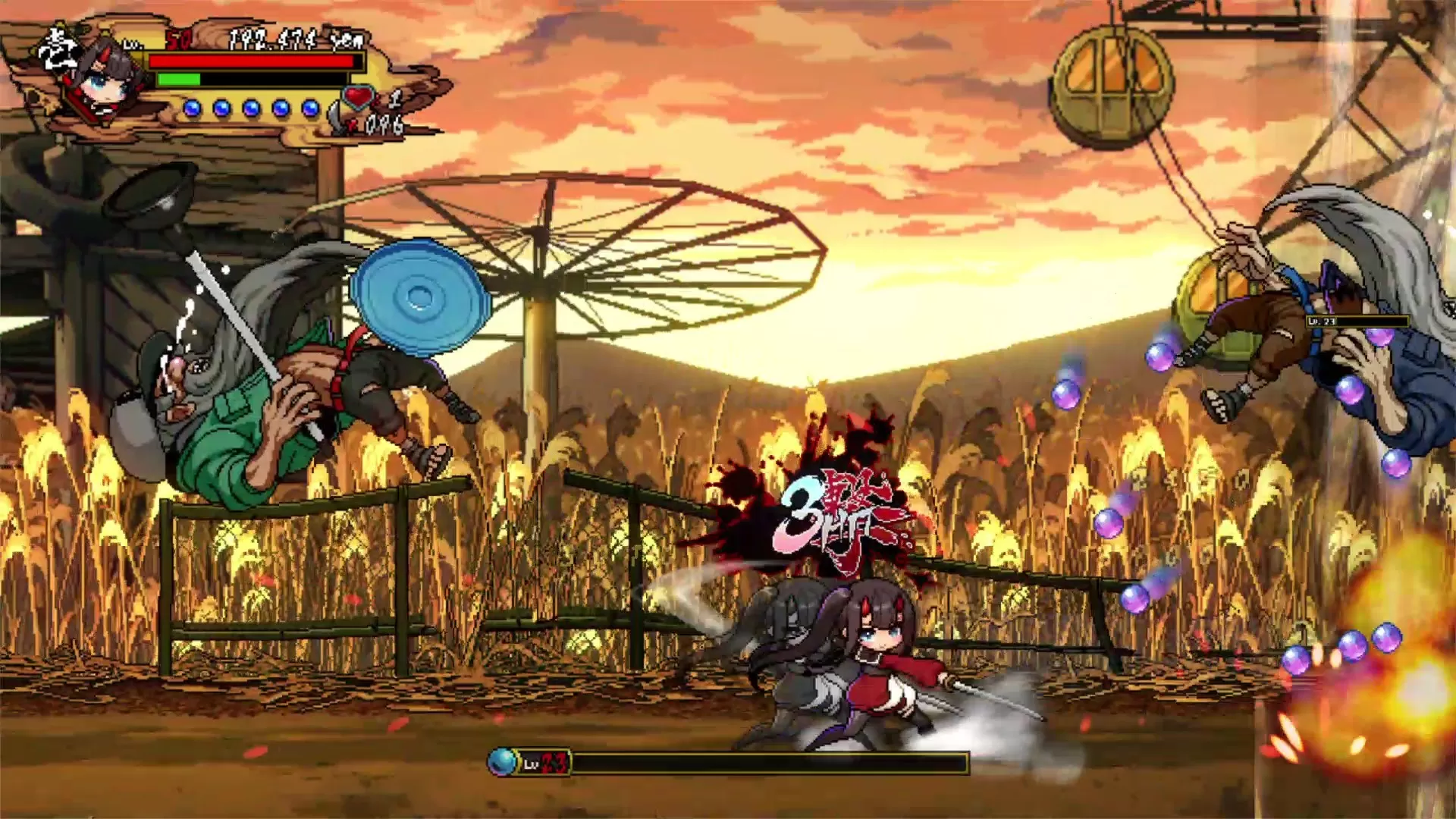This screenshot has width=1456, height=819.
Task: Click the white emblem on the portrait banner
Action: (x=59, y=47)
